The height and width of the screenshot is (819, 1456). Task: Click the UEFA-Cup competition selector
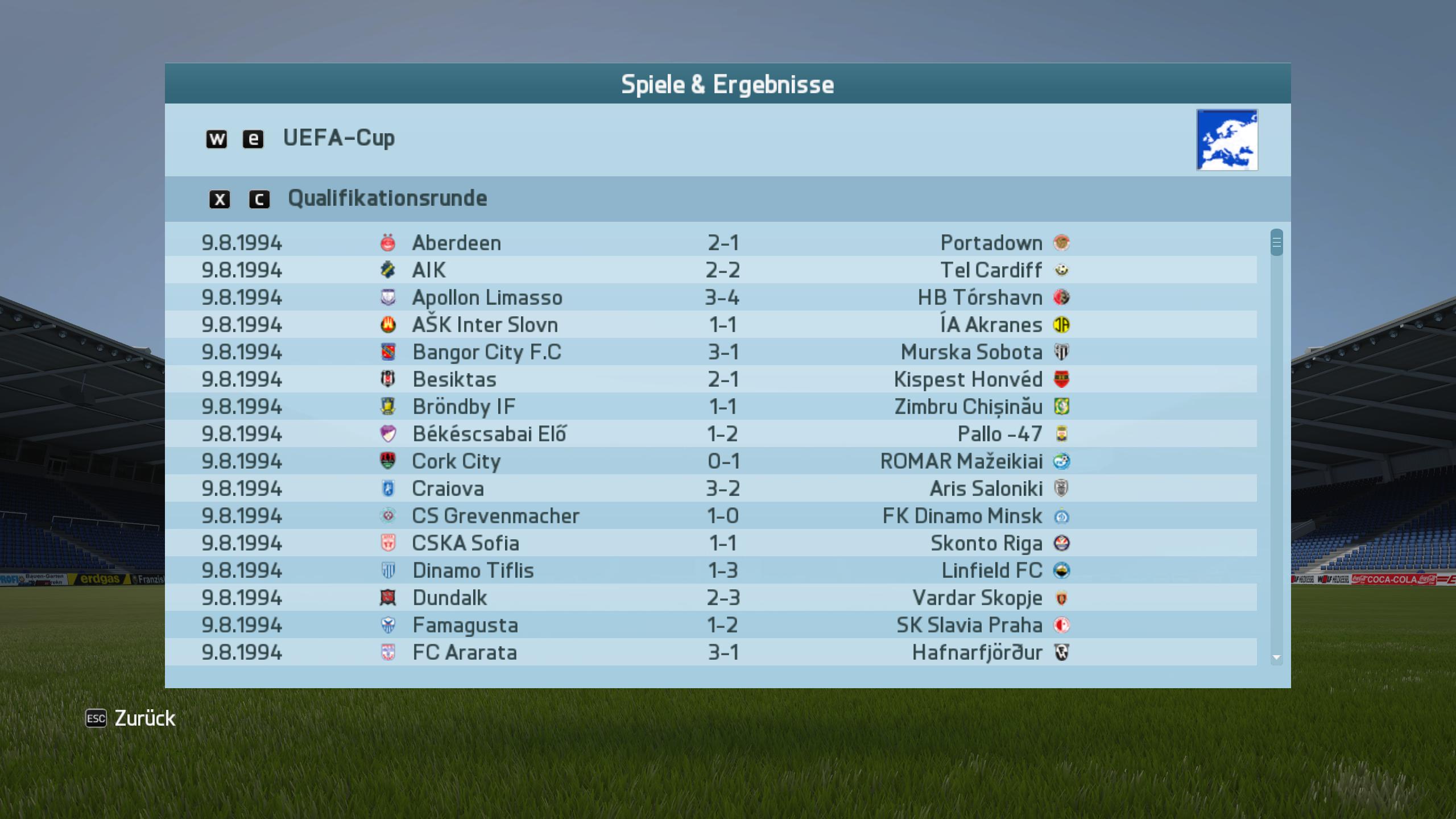click(x=339, y=138)
